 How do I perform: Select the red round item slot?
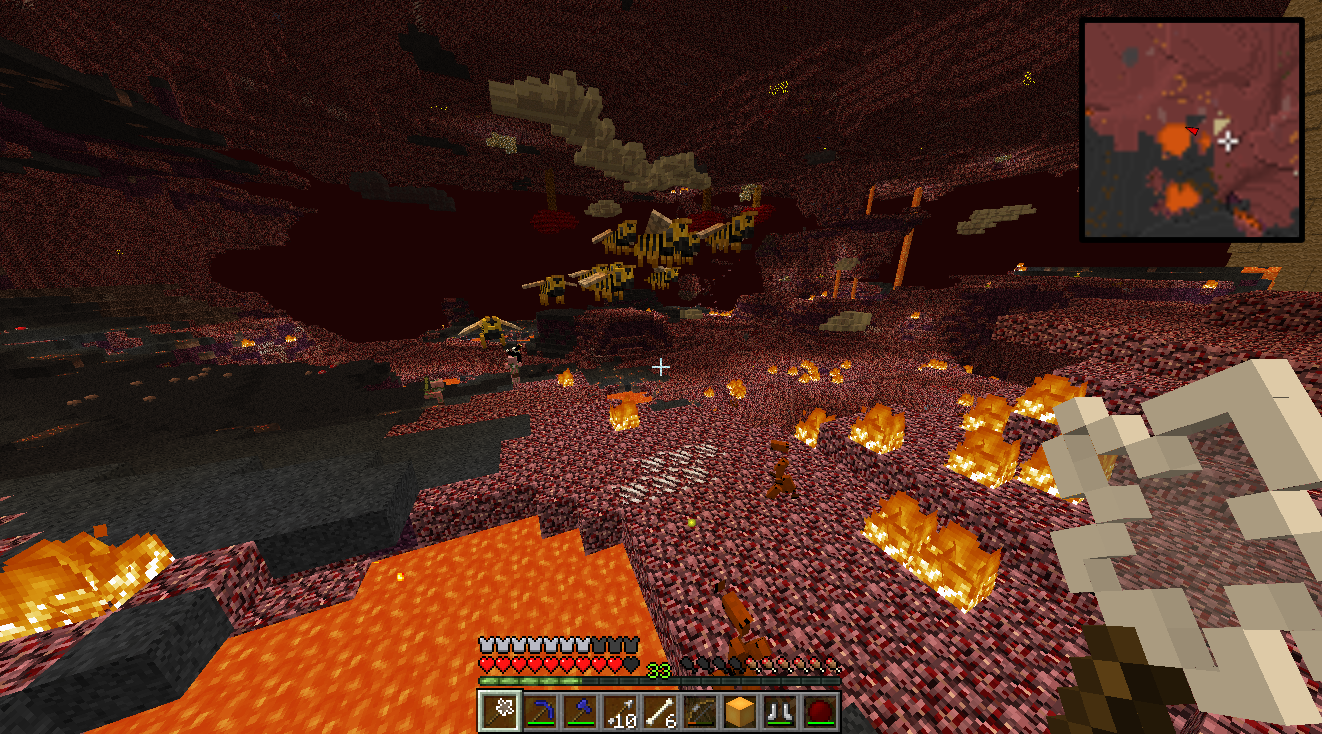(x=820, y=711)
